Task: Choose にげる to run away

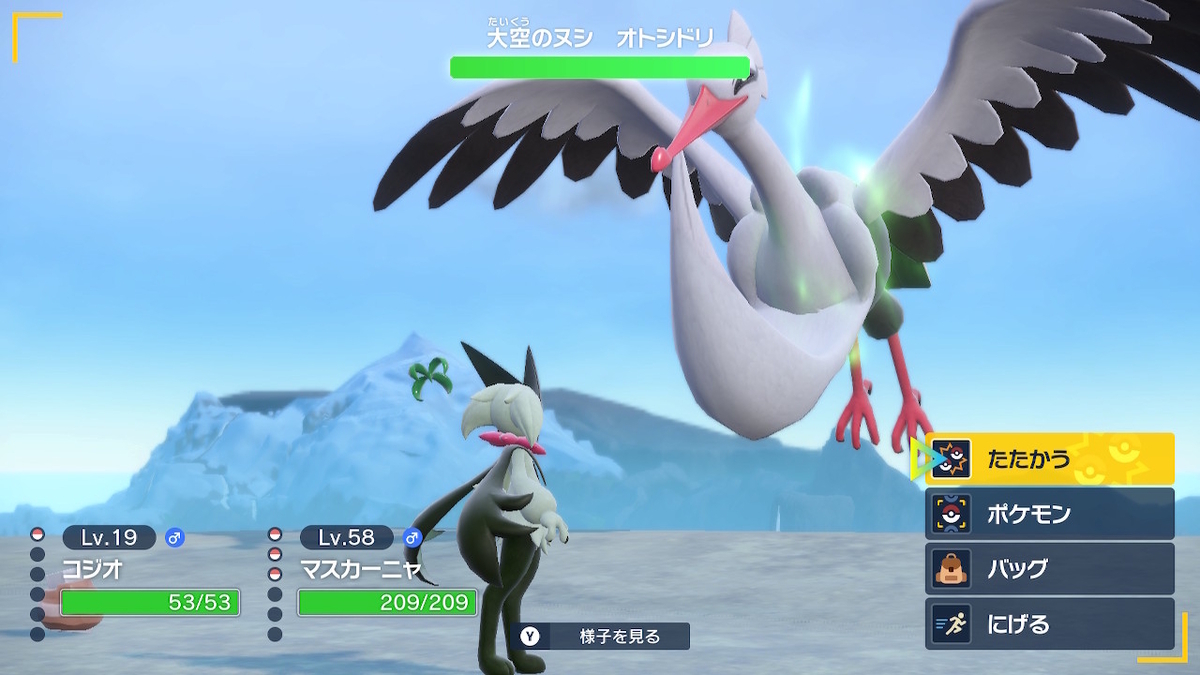Action: click(1049, 624)
